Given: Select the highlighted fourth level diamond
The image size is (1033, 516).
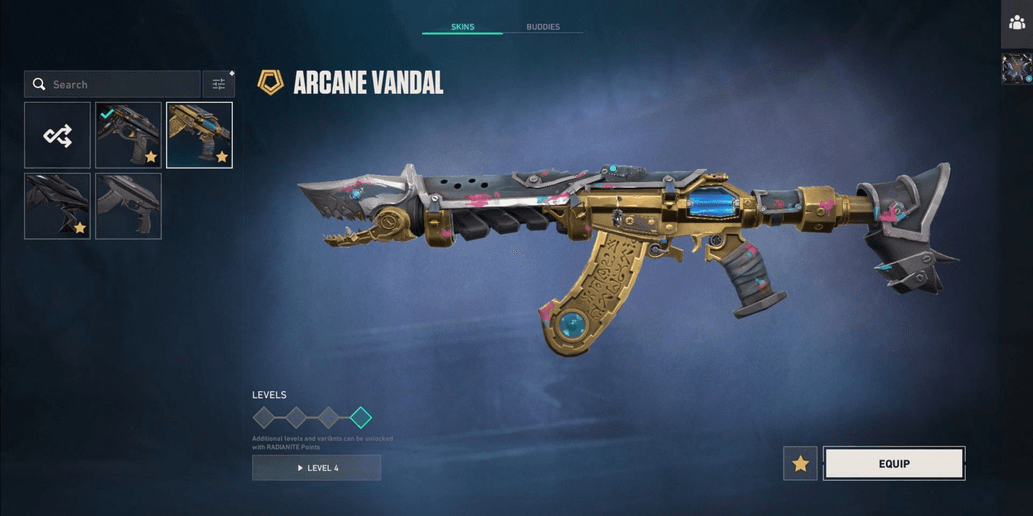Looking at the screenshot, I should click(x=361, y=417).
